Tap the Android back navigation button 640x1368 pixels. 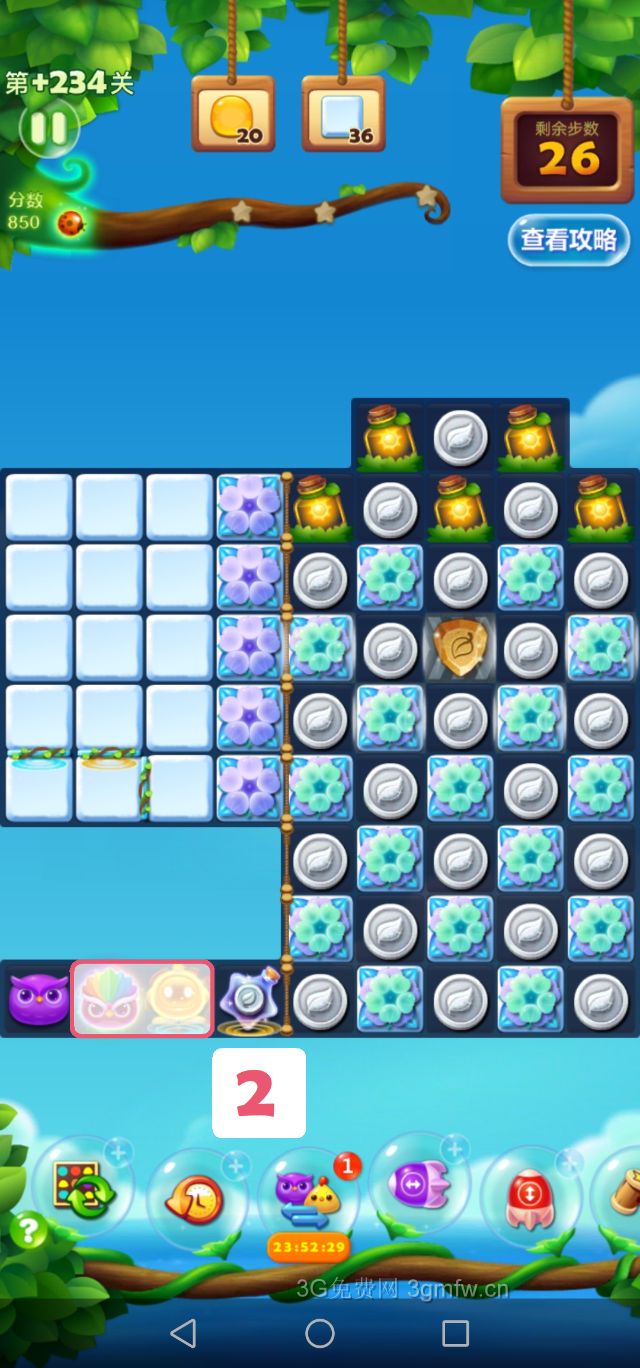183,1333
